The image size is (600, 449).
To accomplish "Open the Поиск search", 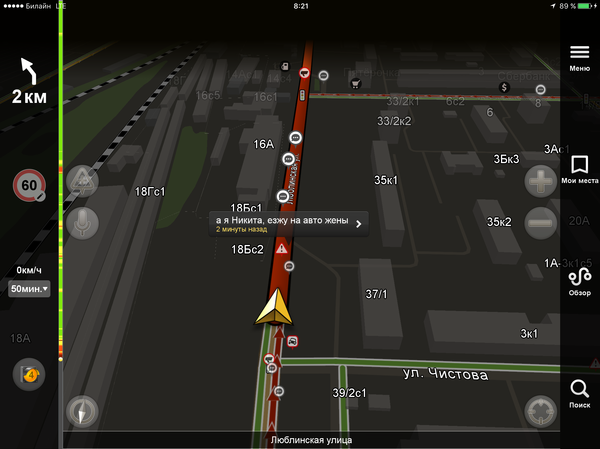I will [579, 393].
